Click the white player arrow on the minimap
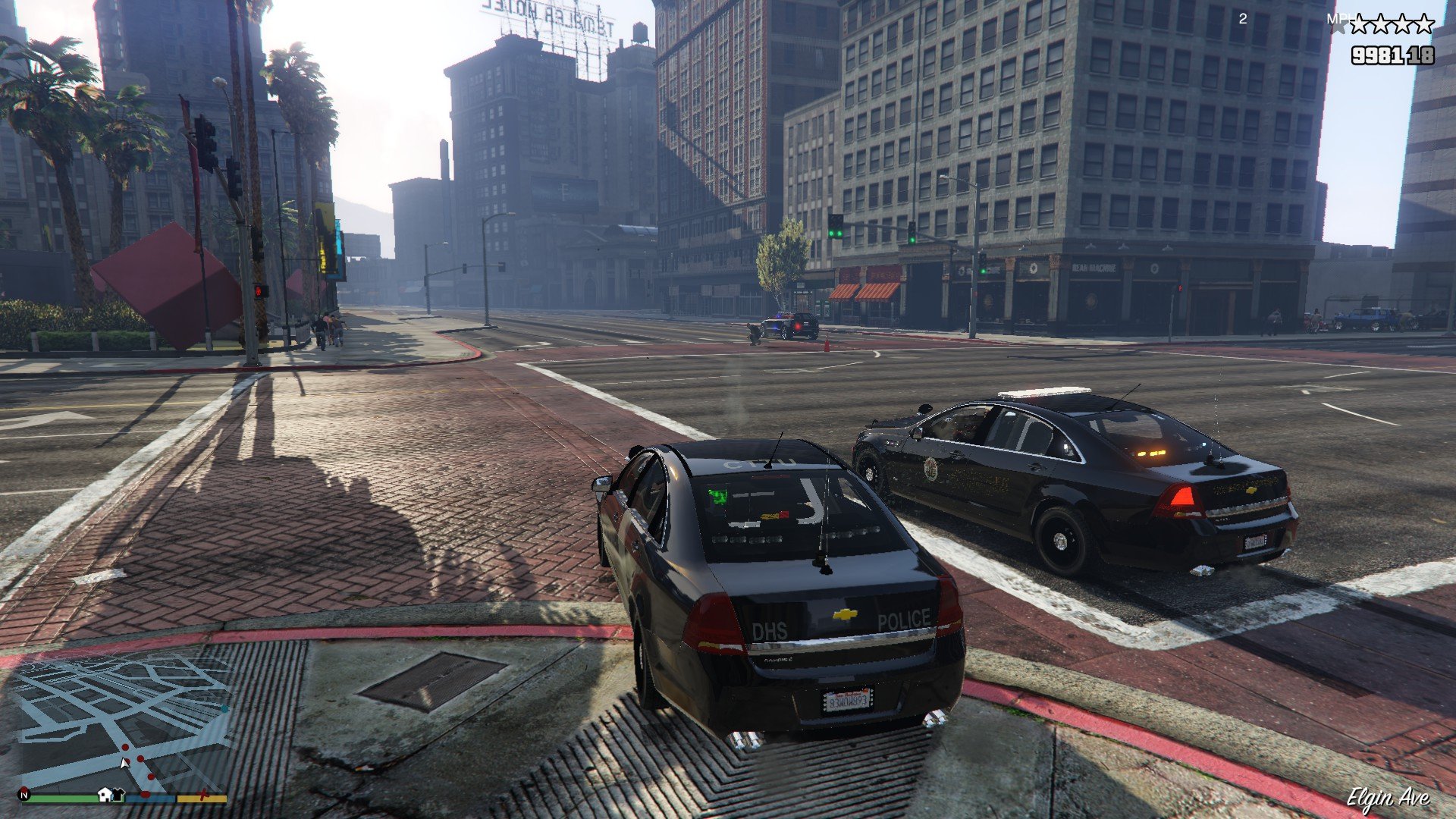Viewport: 1456px width, 819px height. (124, 763)
